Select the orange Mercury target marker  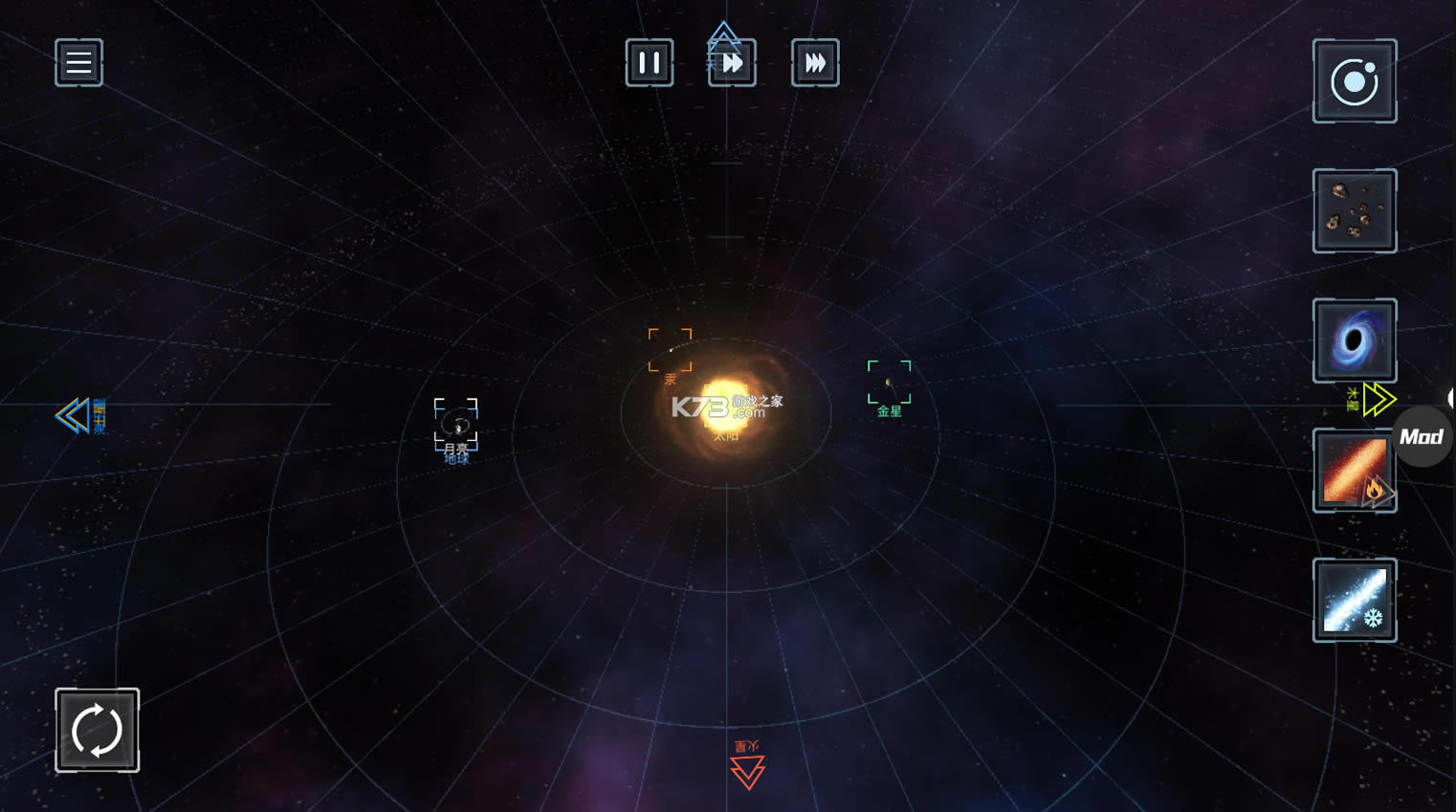[670, 350]
